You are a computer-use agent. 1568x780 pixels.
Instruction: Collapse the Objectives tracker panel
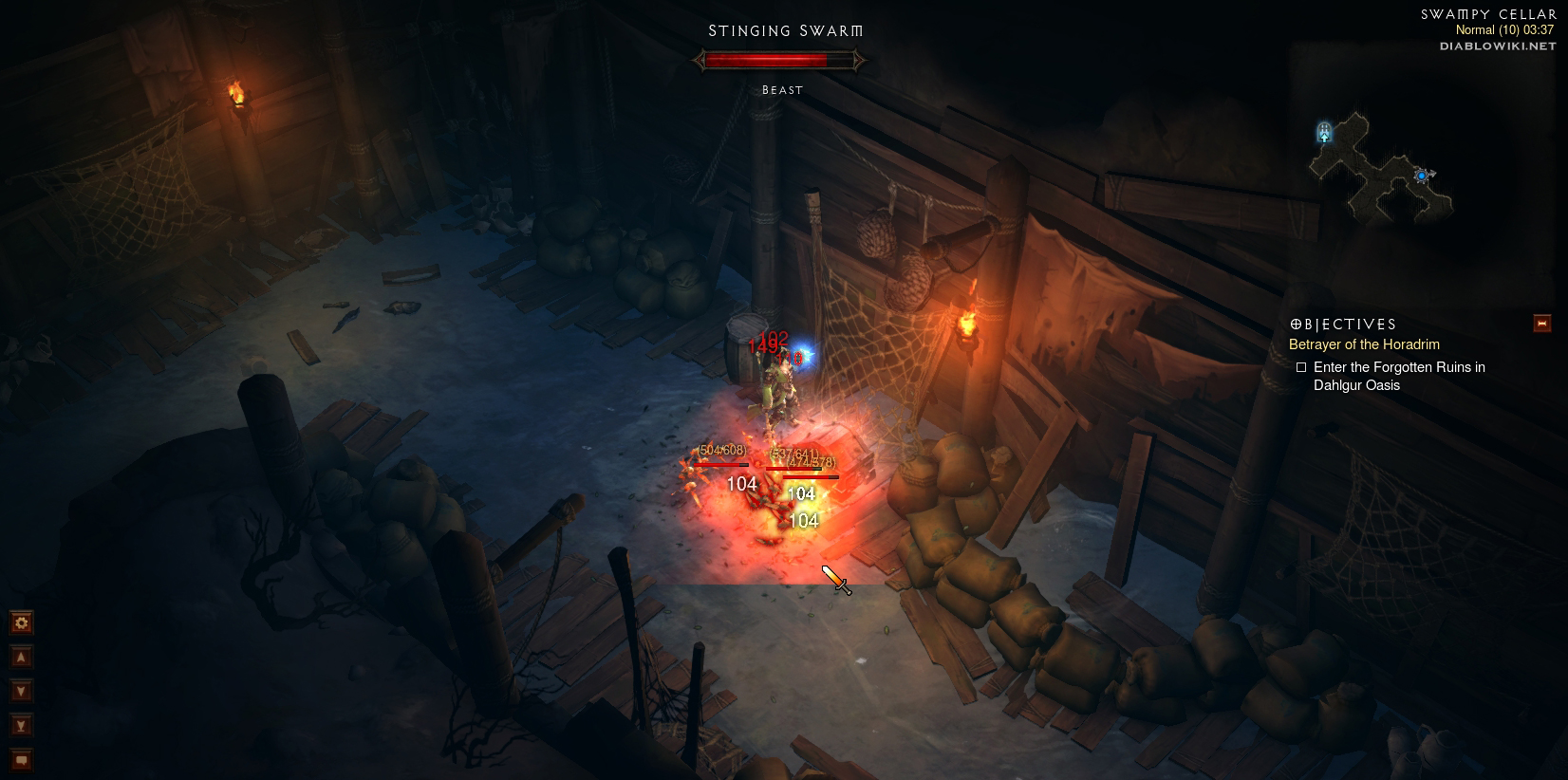click(x=1542, y=324)
